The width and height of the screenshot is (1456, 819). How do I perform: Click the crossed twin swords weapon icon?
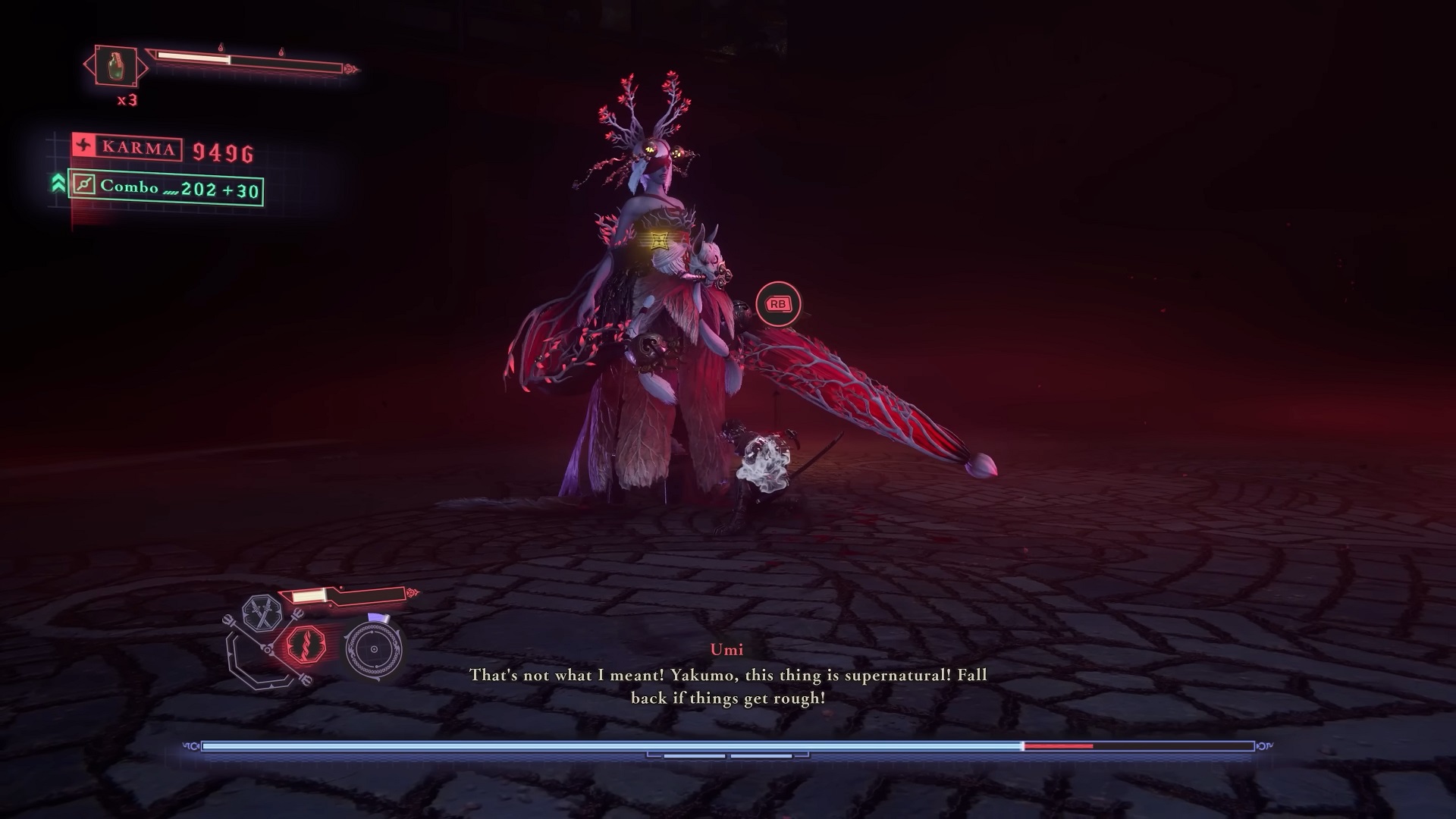(x=262, y=614)
